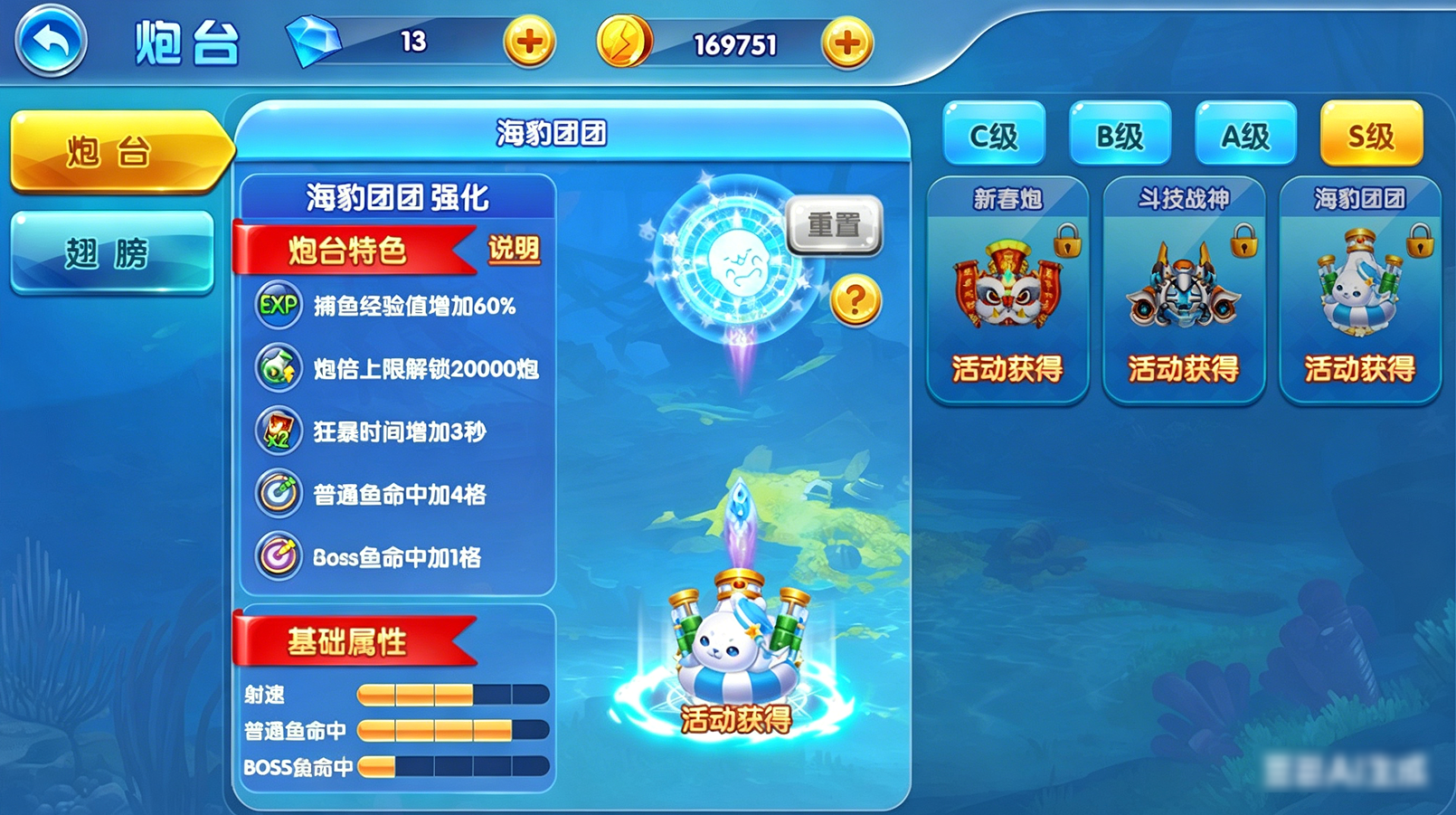Select the C级 grade tab

pyautogui.click(x=993, y=136)
